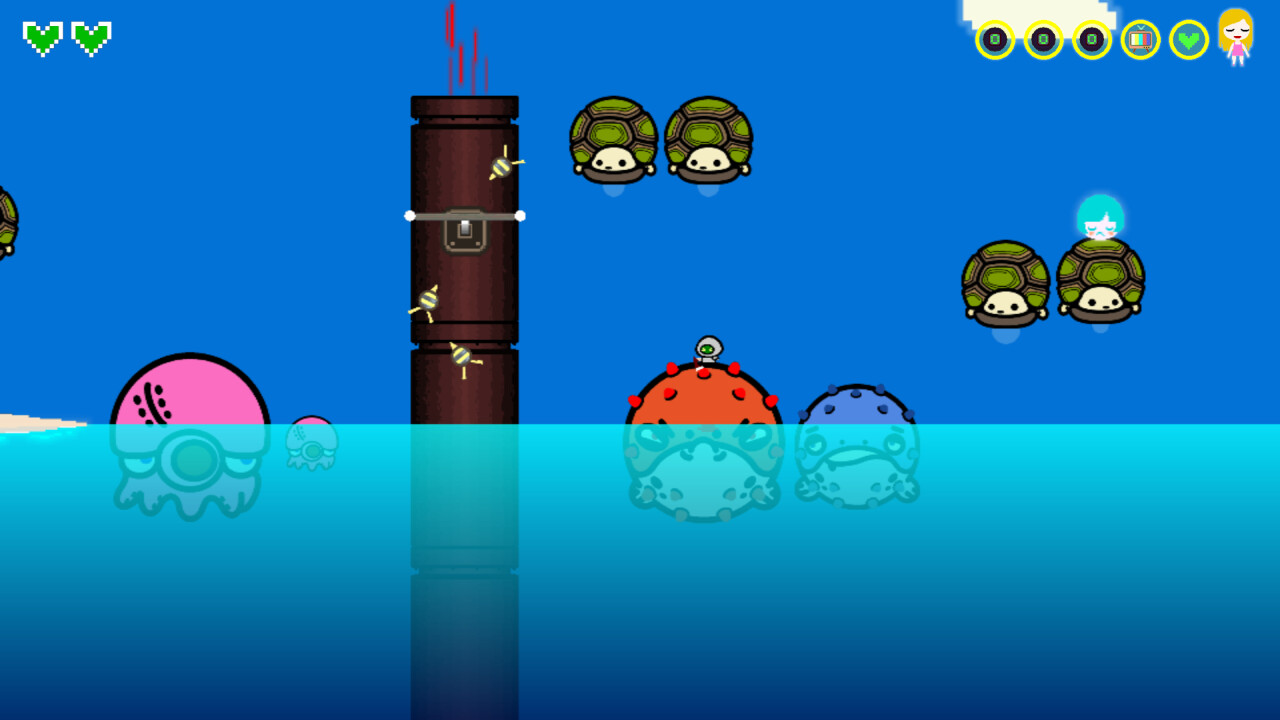Viewport: 1280px width, 720px height.
Task: Select the blonde girl character portrait
Action: point(1237,40)
